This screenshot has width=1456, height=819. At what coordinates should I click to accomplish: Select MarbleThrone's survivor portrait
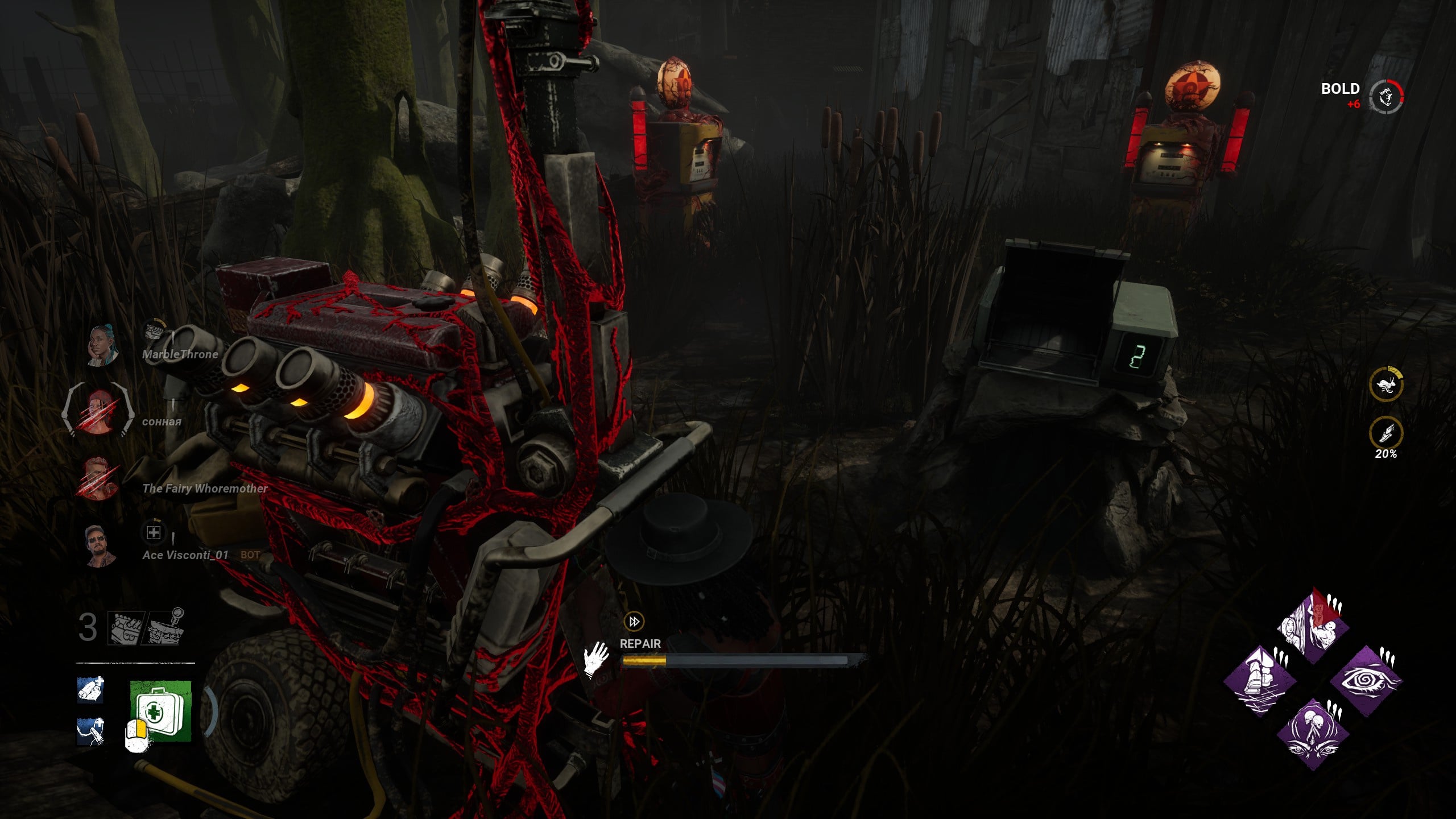(101, 345)
